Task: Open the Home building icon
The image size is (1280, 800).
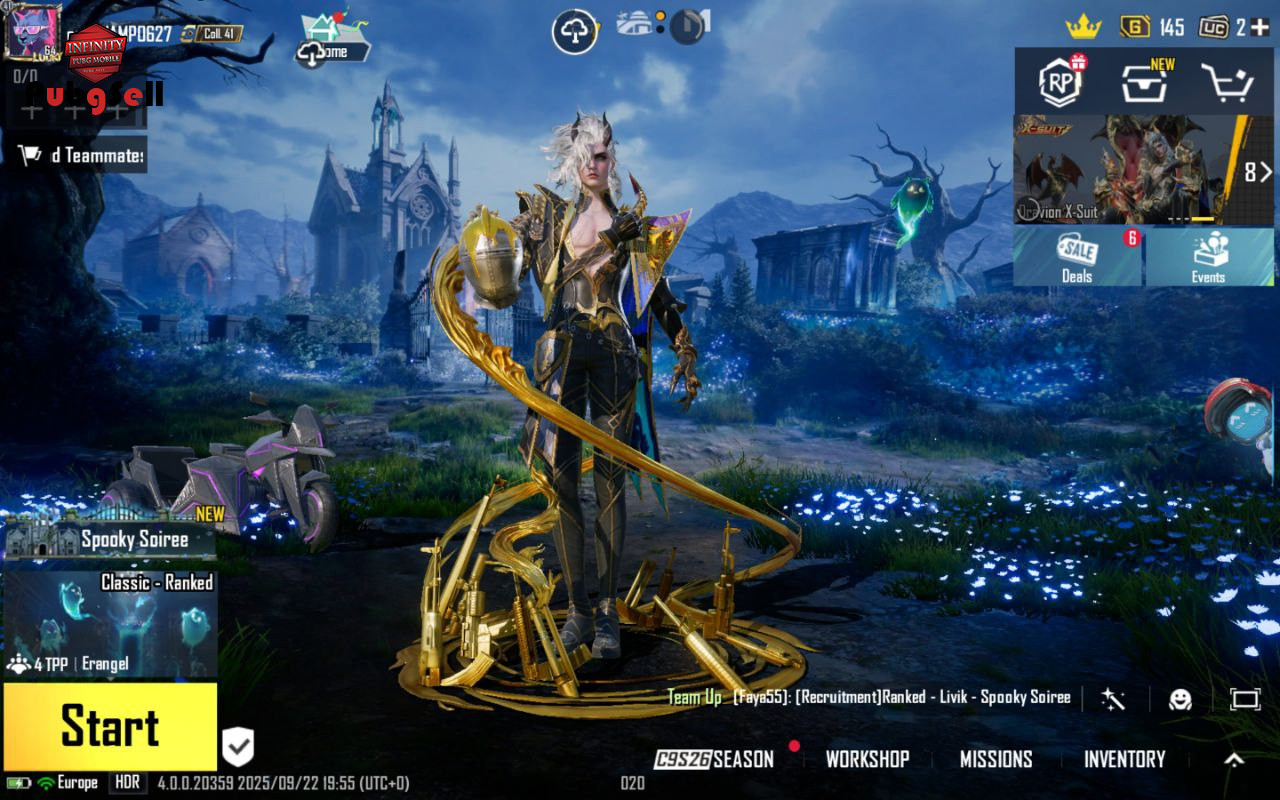Action: (x=323, y=28)
